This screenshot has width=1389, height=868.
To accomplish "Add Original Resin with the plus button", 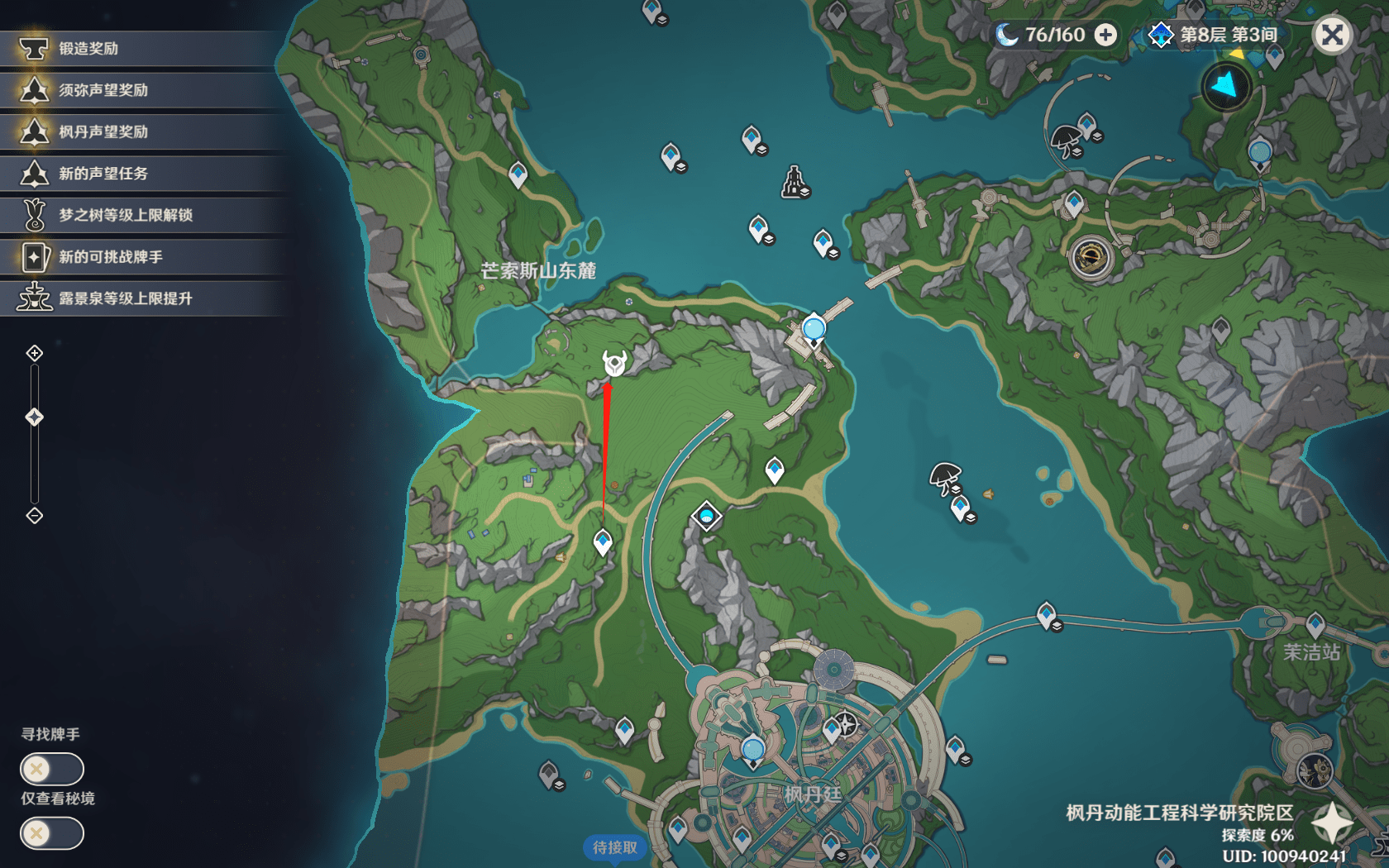I will tap(1105, 35).
